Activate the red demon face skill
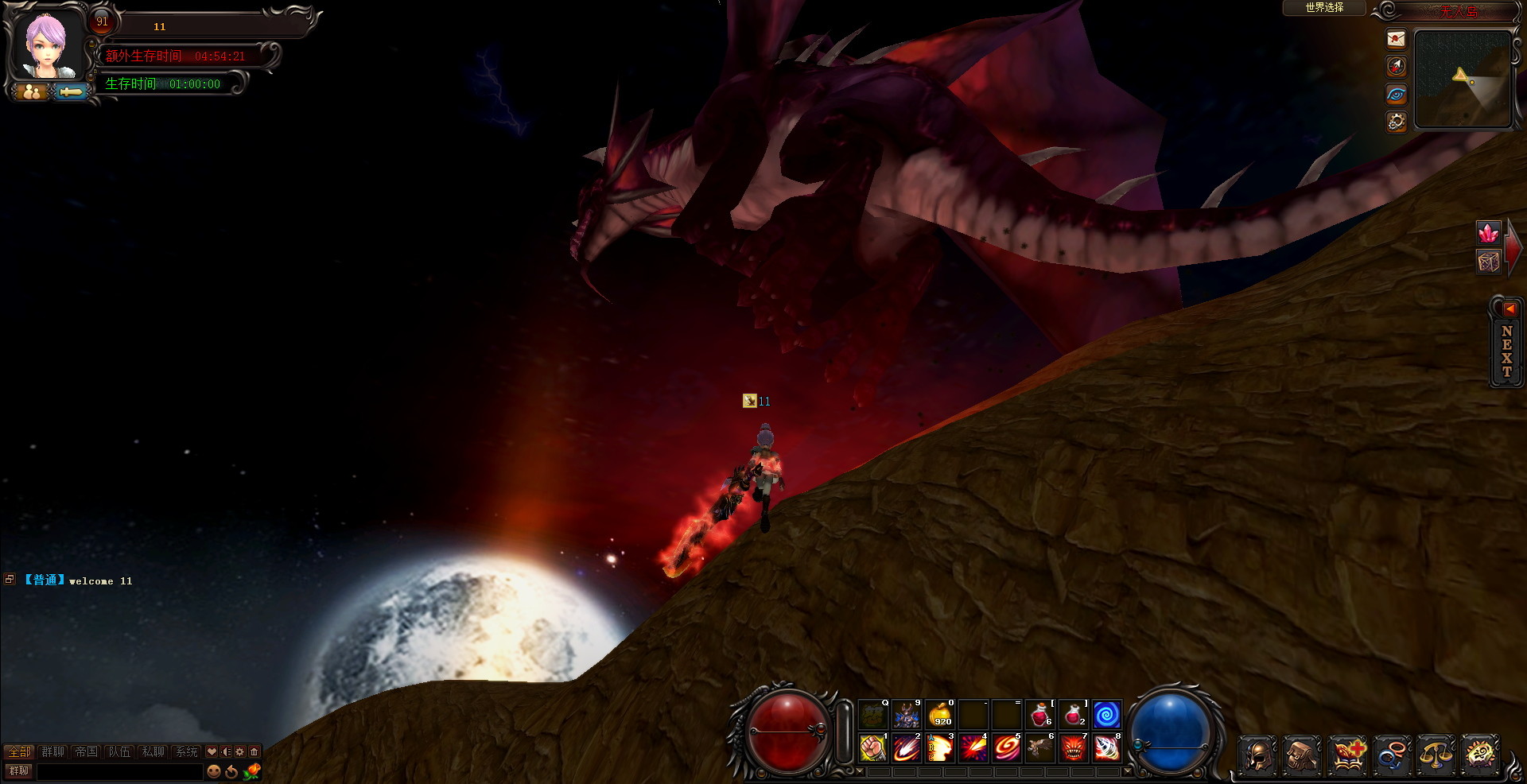The height and width of the screenshot is (784, 1527). click(1073, 748)
